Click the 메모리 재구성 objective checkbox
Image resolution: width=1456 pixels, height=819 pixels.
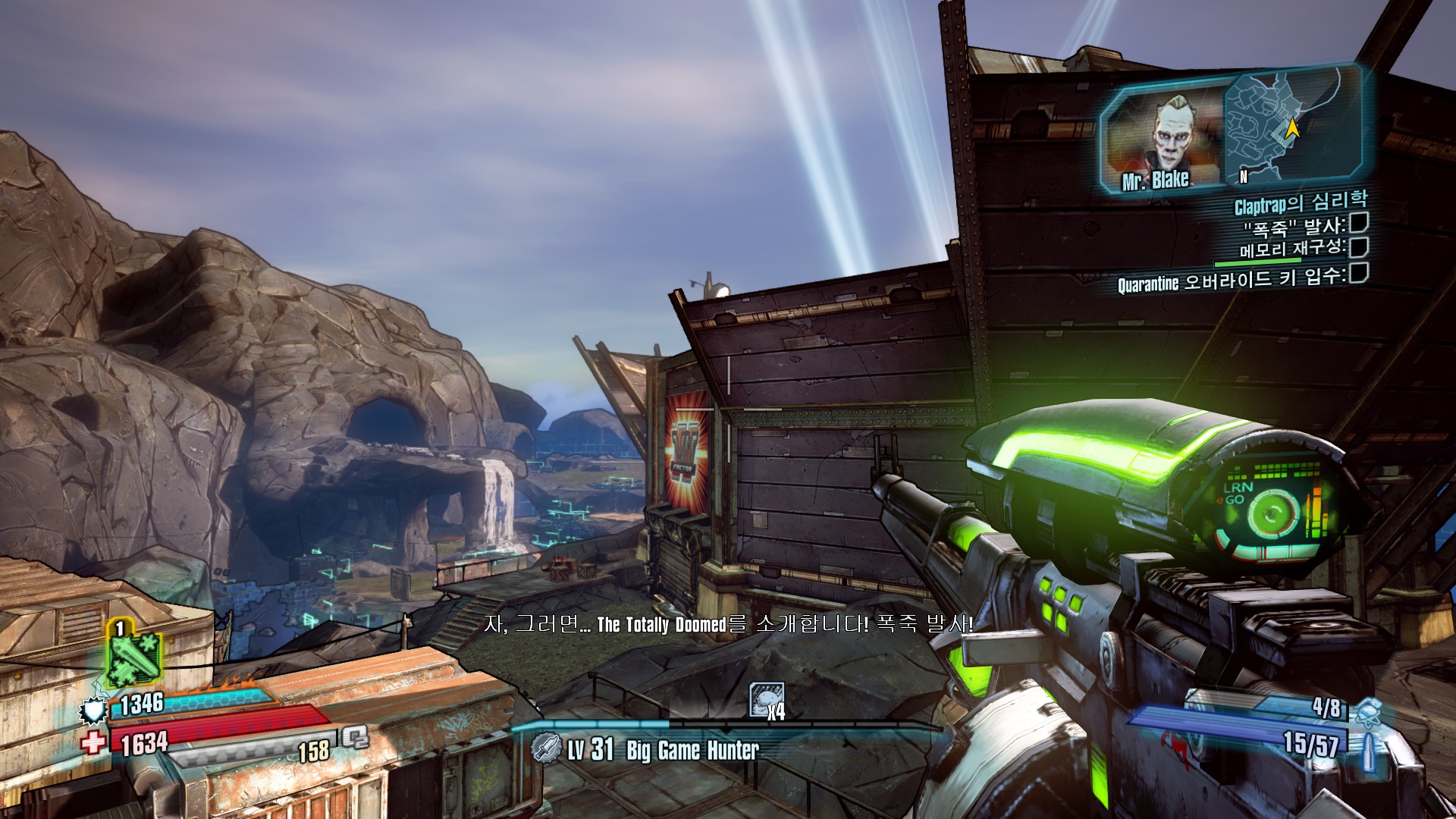pyautogui.click(x=1359, y=247)
